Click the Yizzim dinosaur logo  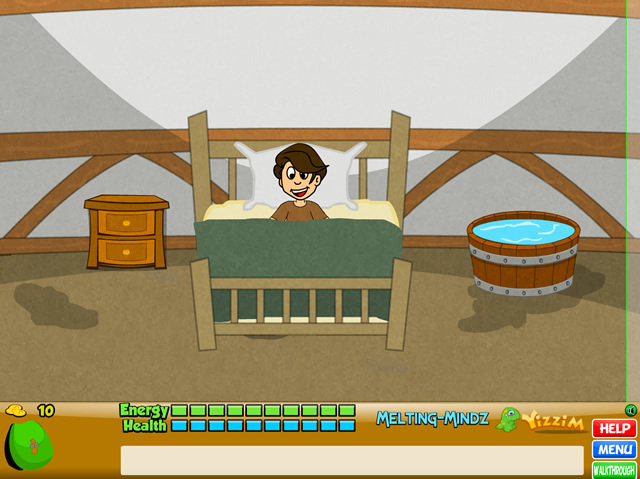[541, 420]
